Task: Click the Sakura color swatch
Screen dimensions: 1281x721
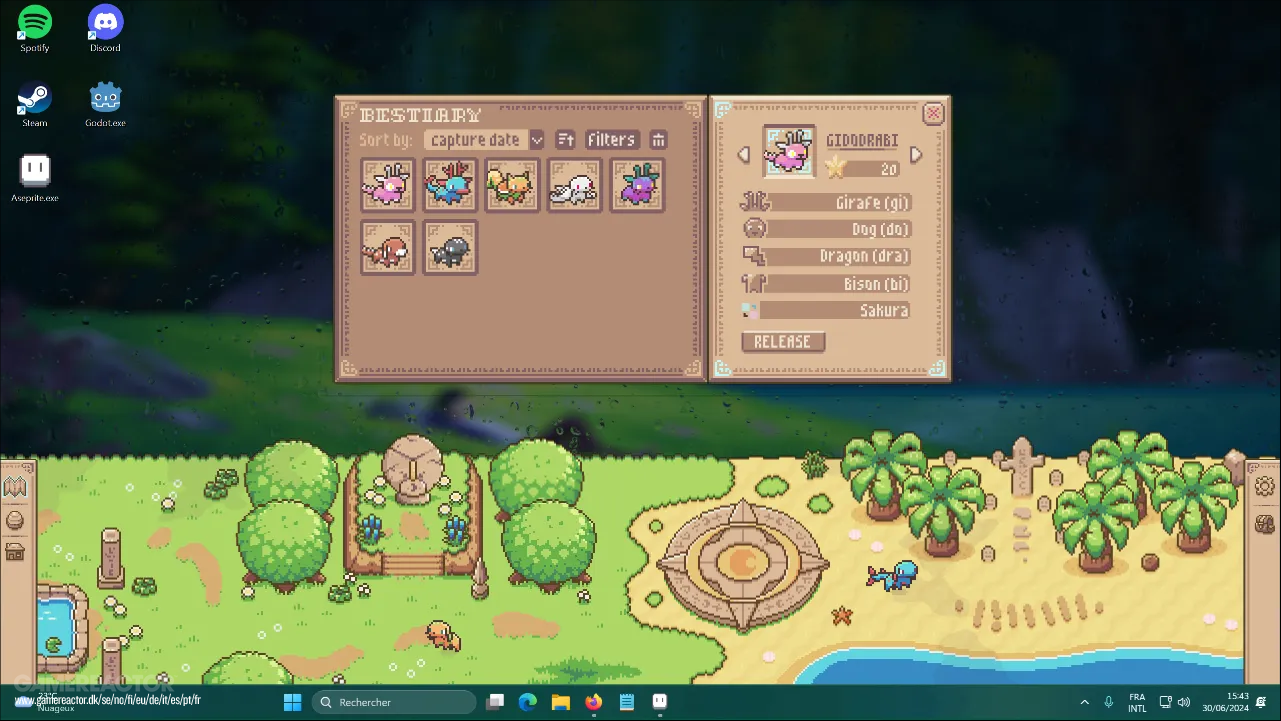Action: [749, 310]
